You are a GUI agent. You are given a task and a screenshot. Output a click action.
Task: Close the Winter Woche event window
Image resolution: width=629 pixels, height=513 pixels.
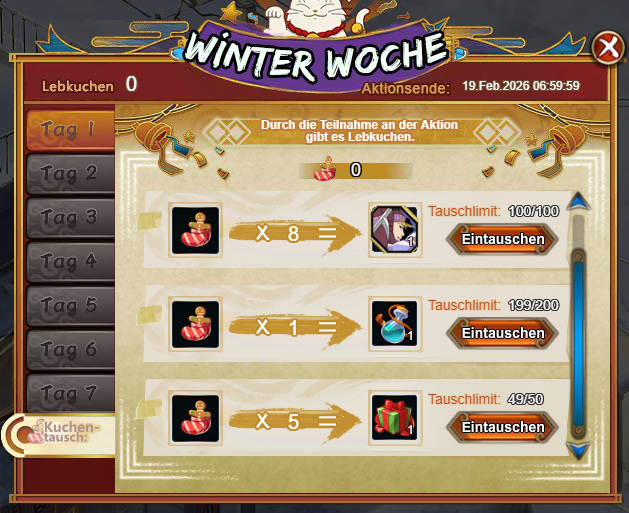pos(606,49)
